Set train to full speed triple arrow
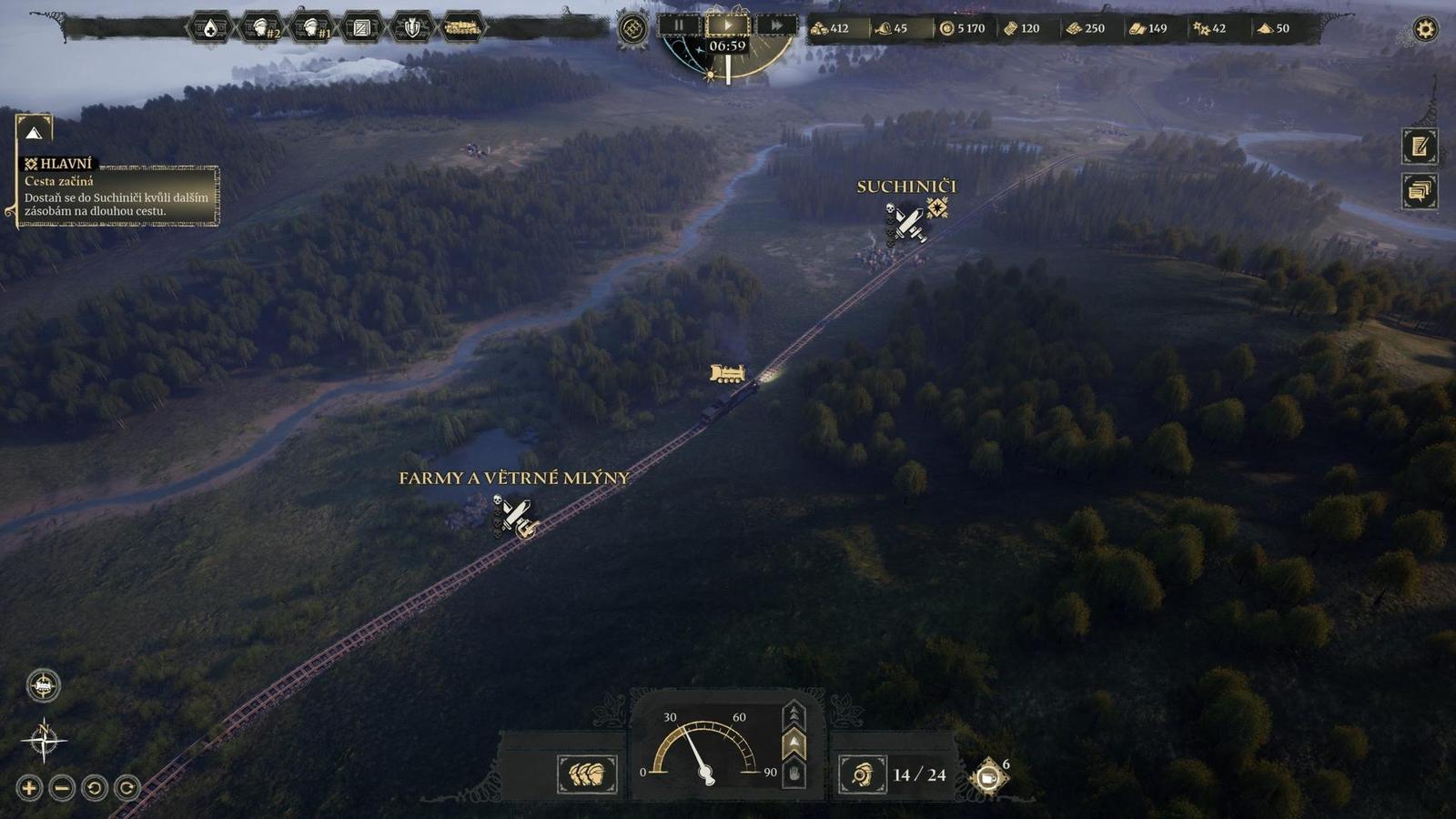1456x819 pixels. (x=794, y=713)
